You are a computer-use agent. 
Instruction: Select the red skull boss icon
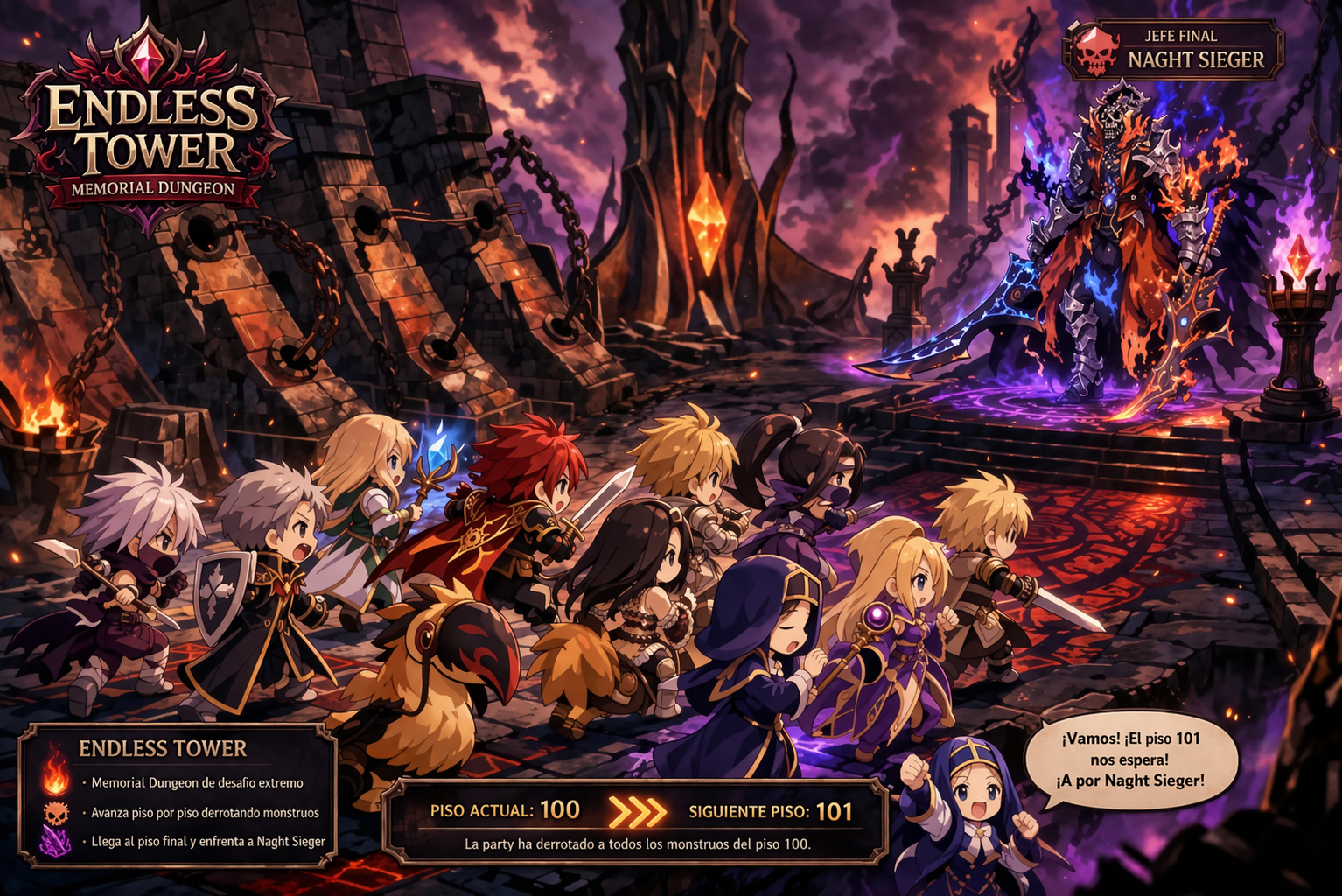[1096, 52]
